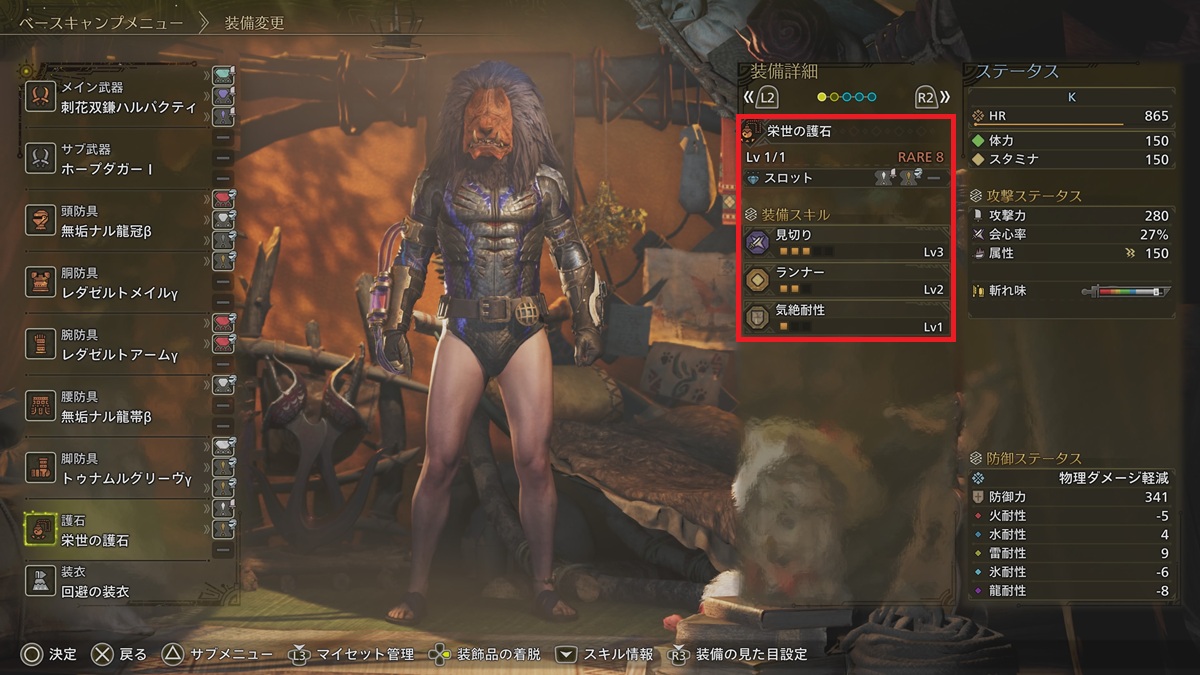This screenshot has height=675, width=1200.
Task: Select the arm armor レダゼルトアームγ
Action: pos(120,345)
